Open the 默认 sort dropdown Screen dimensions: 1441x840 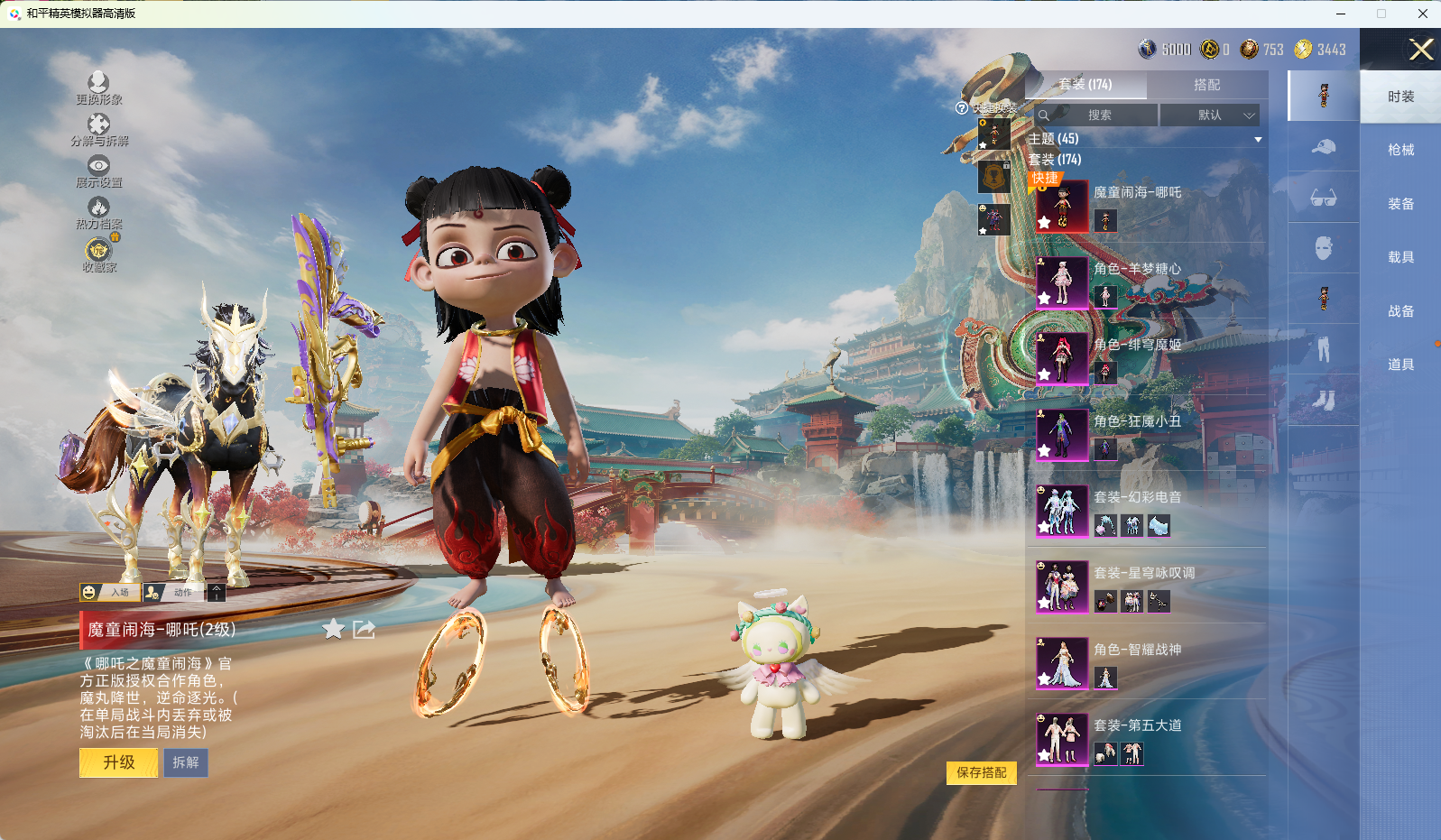tap(1209, 115)
